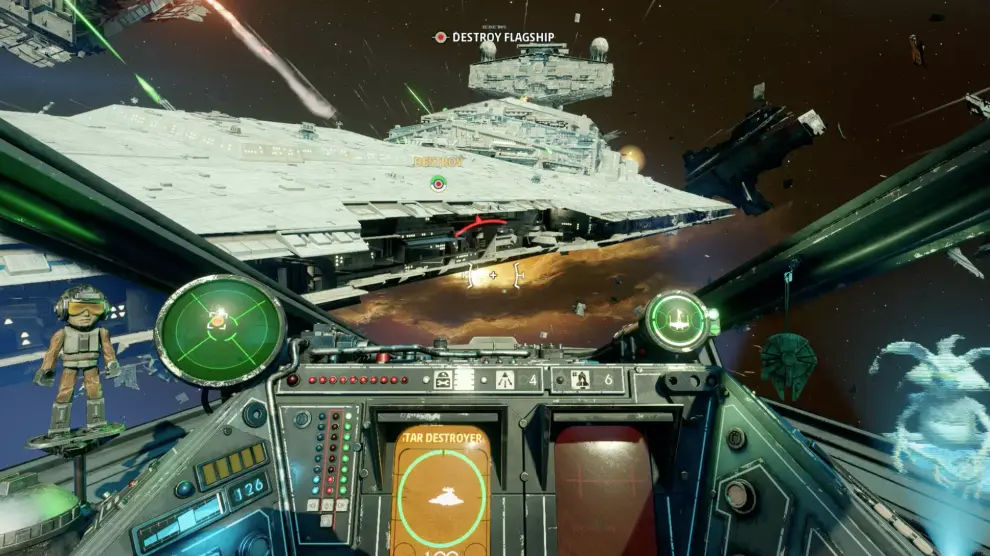Select the Destroy target marker on the flagship

point(437,183)
